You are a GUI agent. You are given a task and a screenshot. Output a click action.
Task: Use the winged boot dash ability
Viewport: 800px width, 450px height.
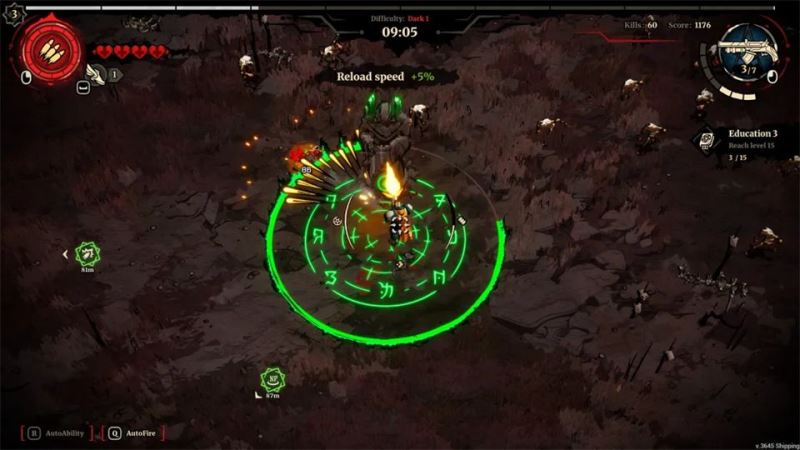(x=97, y=73)
